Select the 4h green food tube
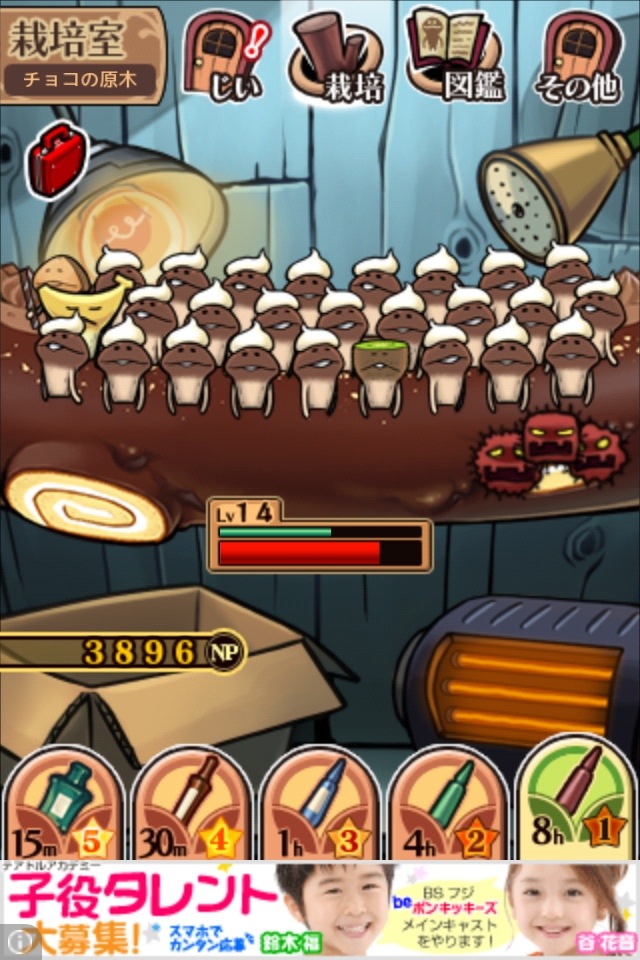Viewport: 640px width, 960px height. coord(446,805)
